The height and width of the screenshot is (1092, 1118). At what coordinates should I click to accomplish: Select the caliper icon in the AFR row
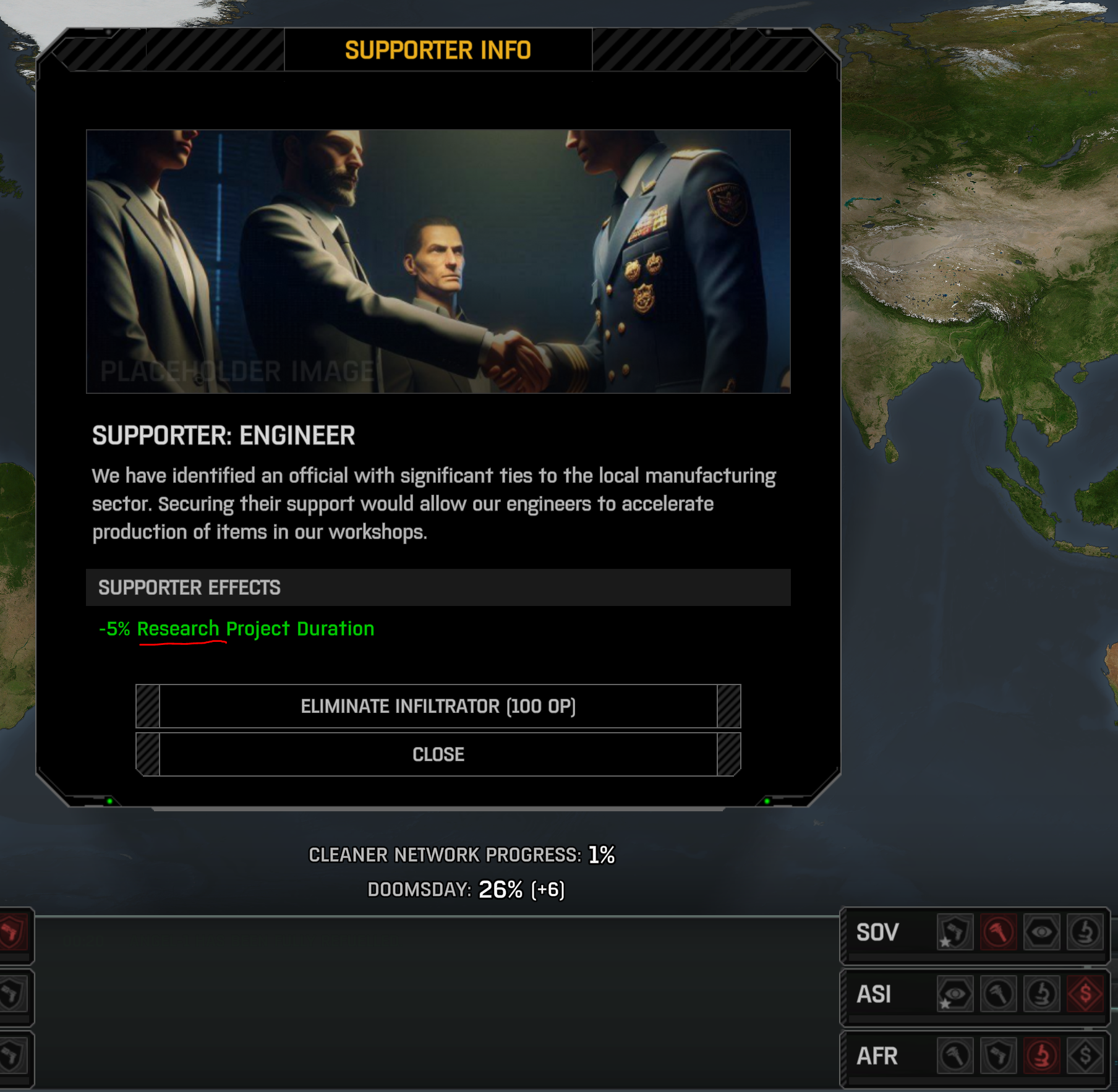click(x=955, y=1056)
